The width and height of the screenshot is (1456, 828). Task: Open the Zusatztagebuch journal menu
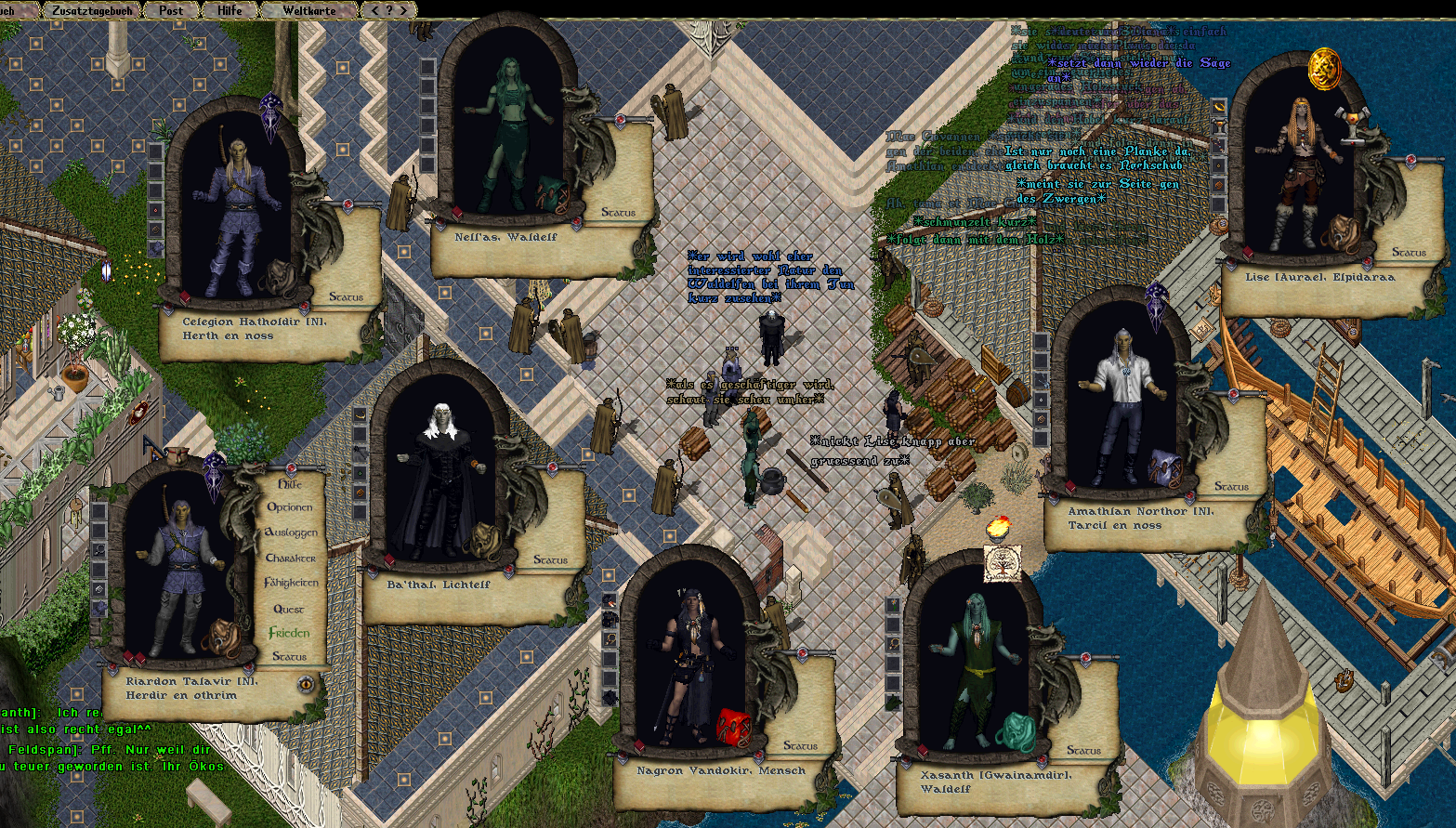tap(91, 10)
